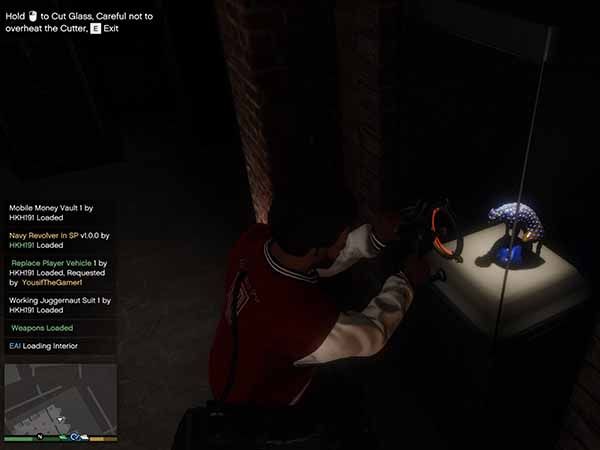Select the Weapons Loaded notification

58,327
